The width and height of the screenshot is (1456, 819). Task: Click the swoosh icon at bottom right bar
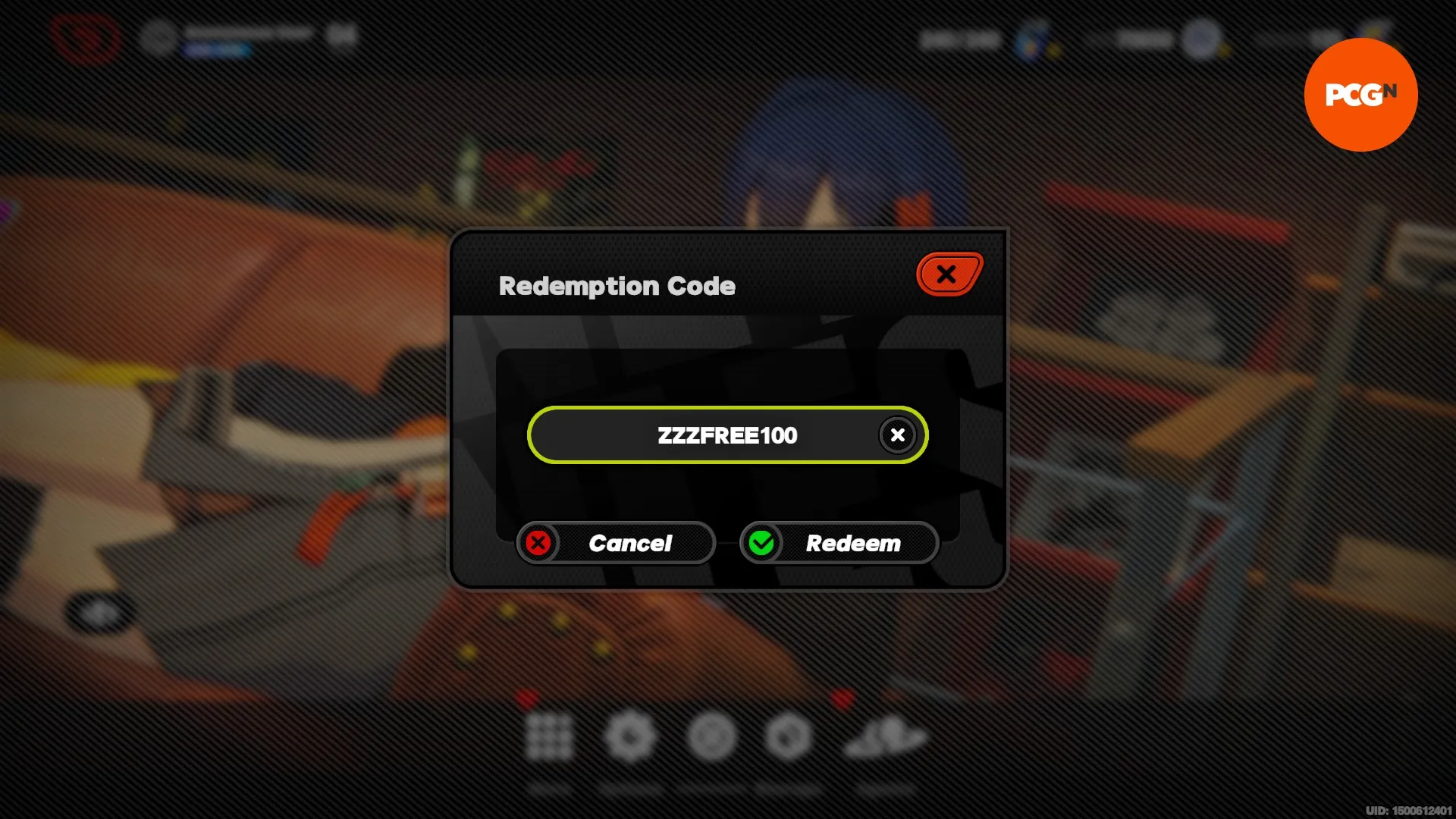point(886,737)
